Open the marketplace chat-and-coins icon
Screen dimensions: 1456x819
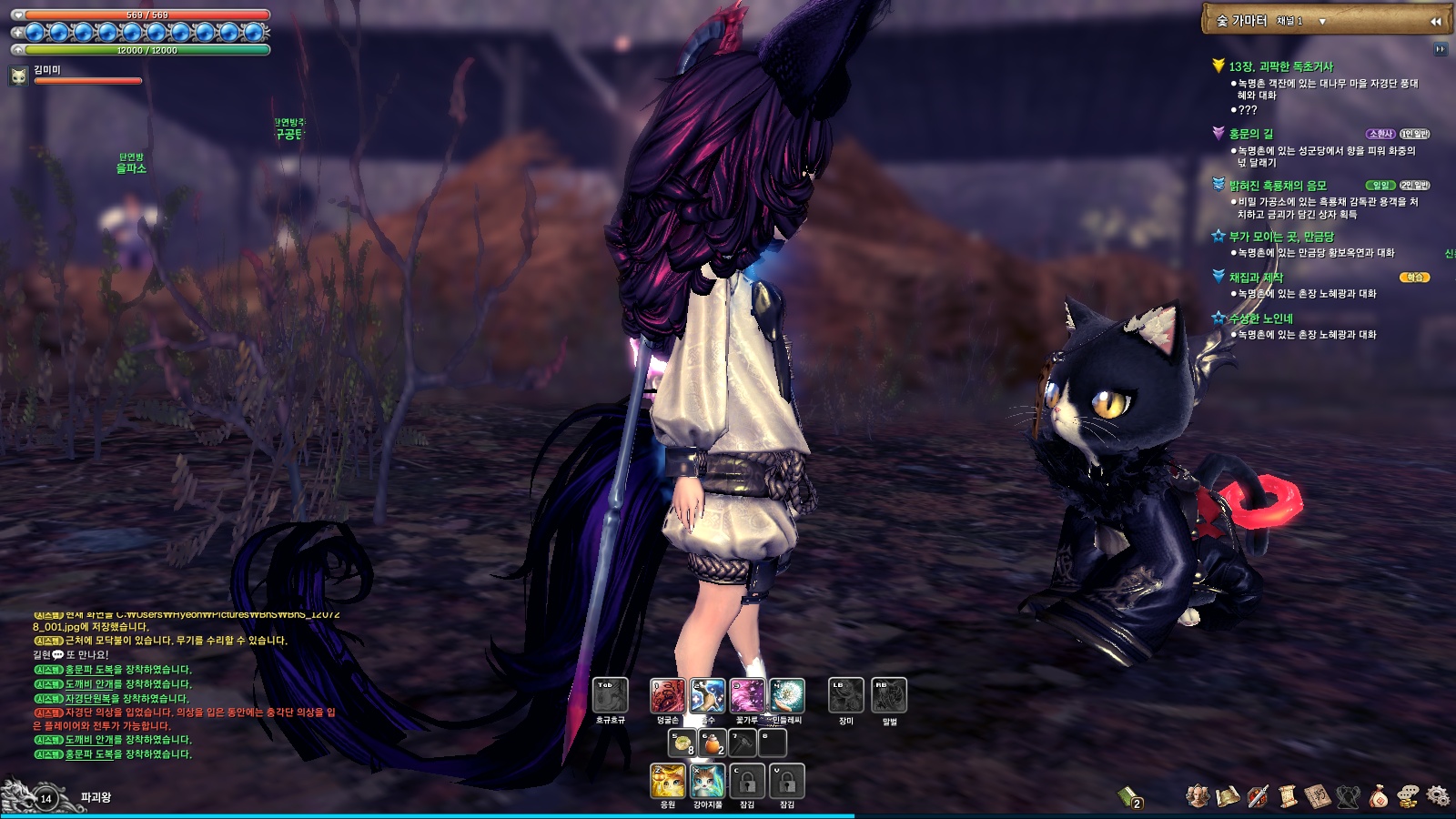[1407, 796]
